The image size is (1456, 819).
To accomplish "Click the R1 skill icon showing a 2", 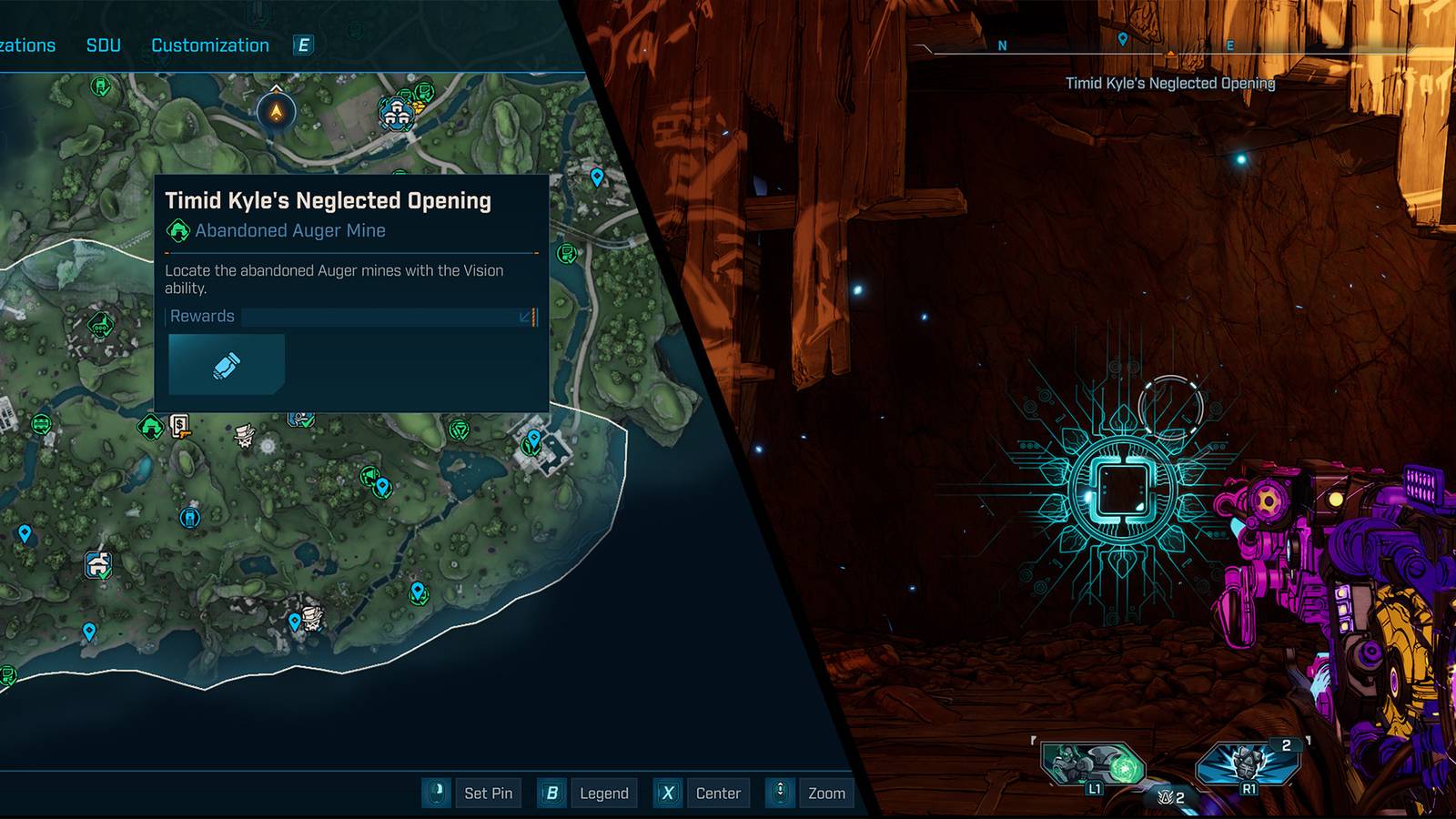I will [1247, 763].
